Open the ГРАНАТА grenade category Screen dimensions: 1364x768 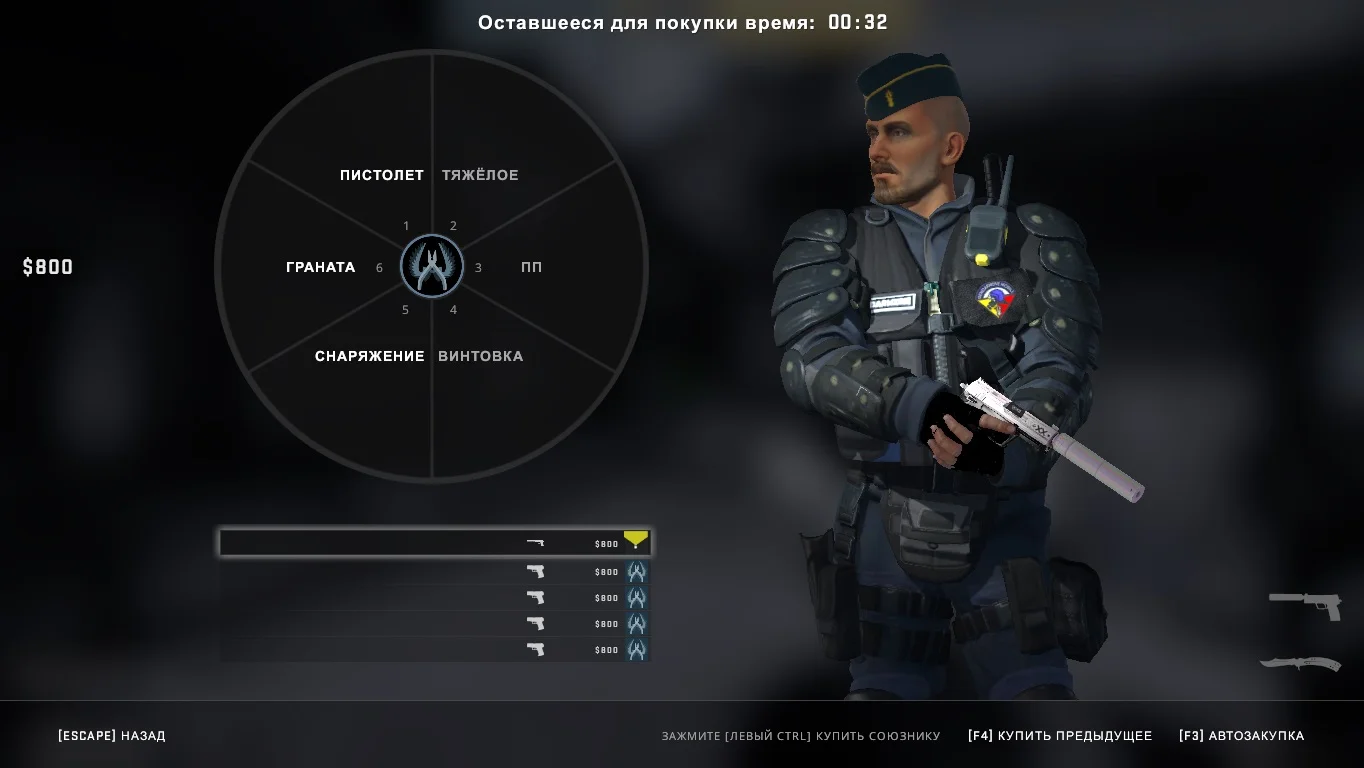pyautogui.click(x=320, y=267)
